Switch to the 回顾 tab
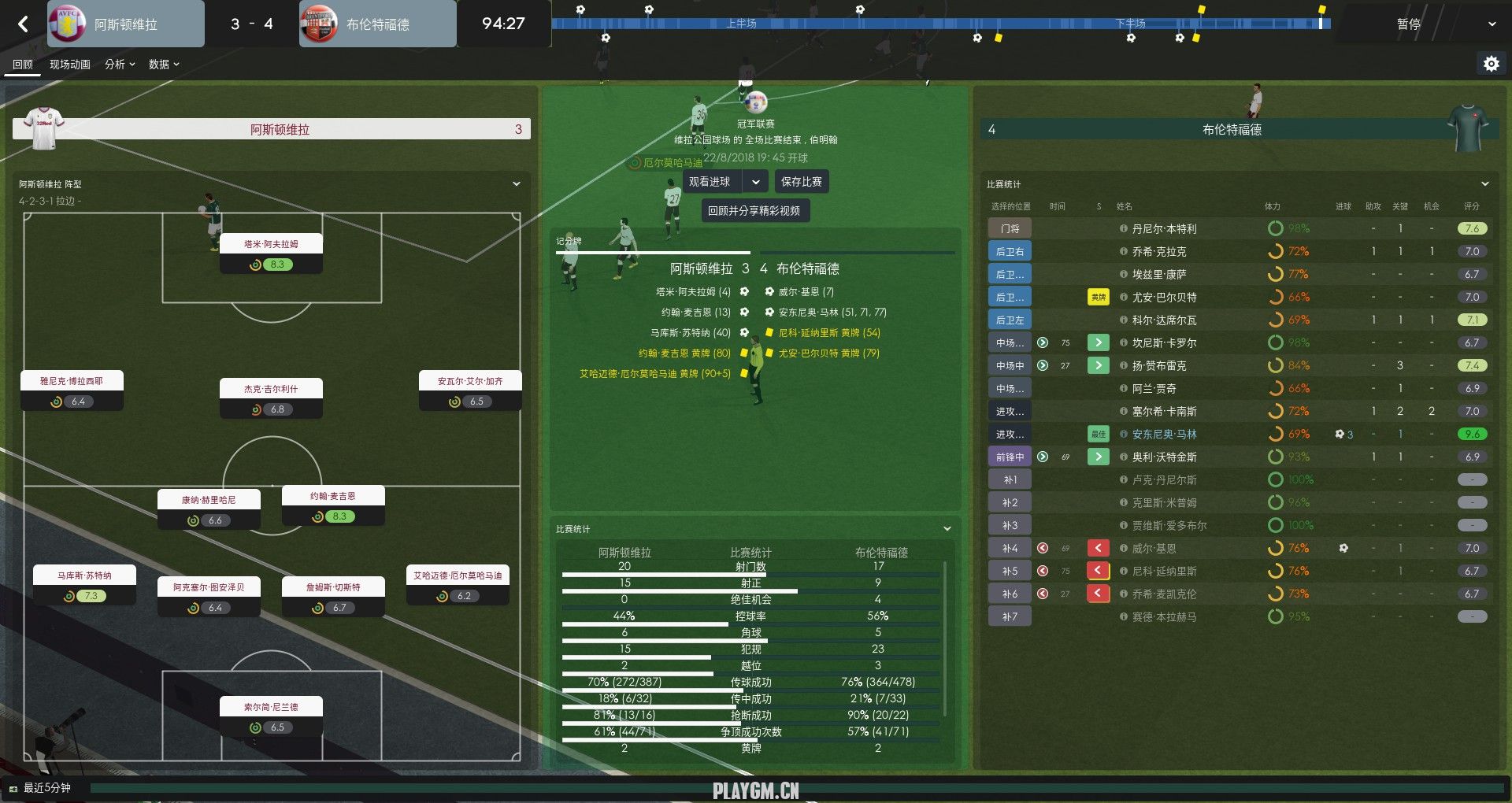The image size is (1512, 803). tap(23, 65)
